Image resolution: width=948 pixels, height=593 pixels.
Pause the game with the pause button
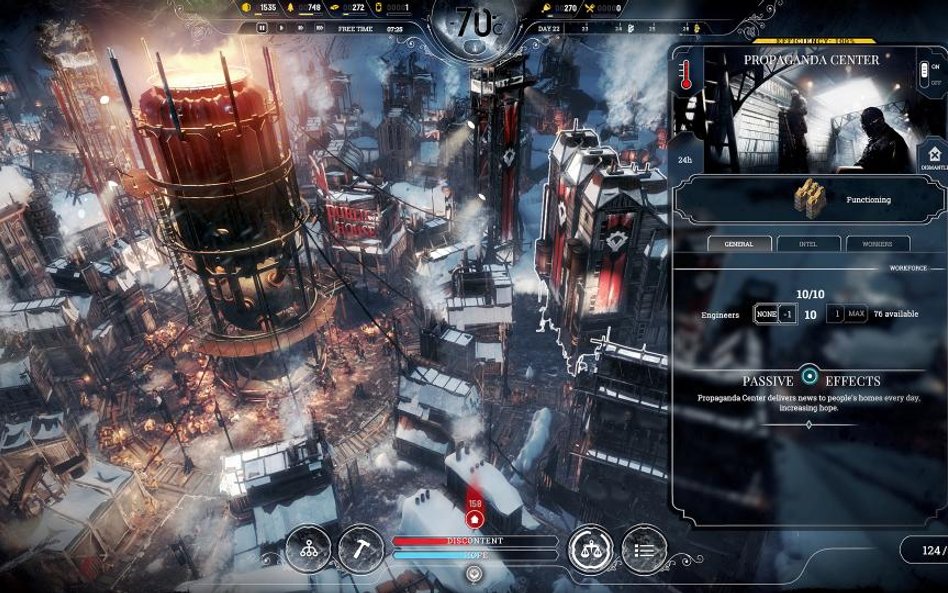pos(262,29)
